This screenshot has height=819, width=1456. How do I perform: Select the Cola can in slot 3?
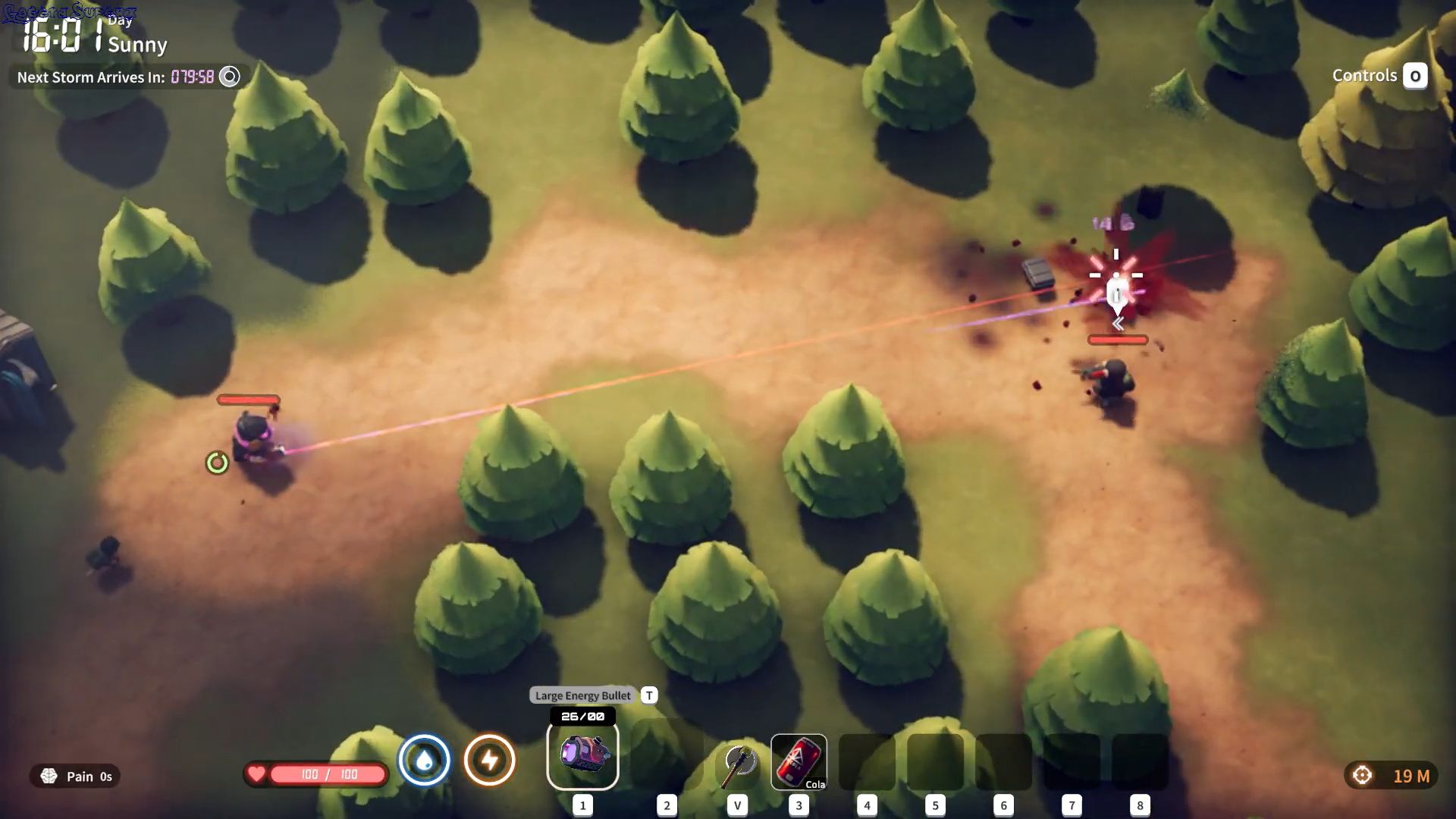tap(798, 762)
